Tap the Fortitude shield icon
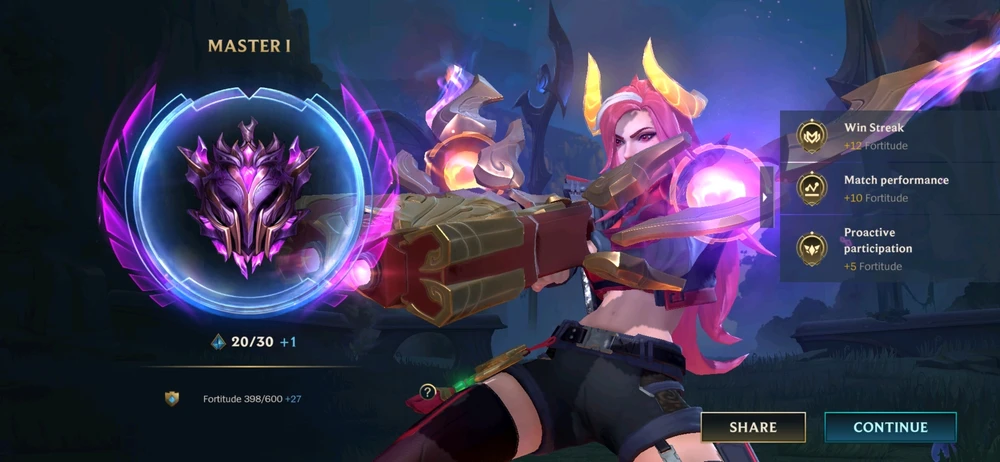This screenshot has height=462, width=1000. (x=172, y=399)
